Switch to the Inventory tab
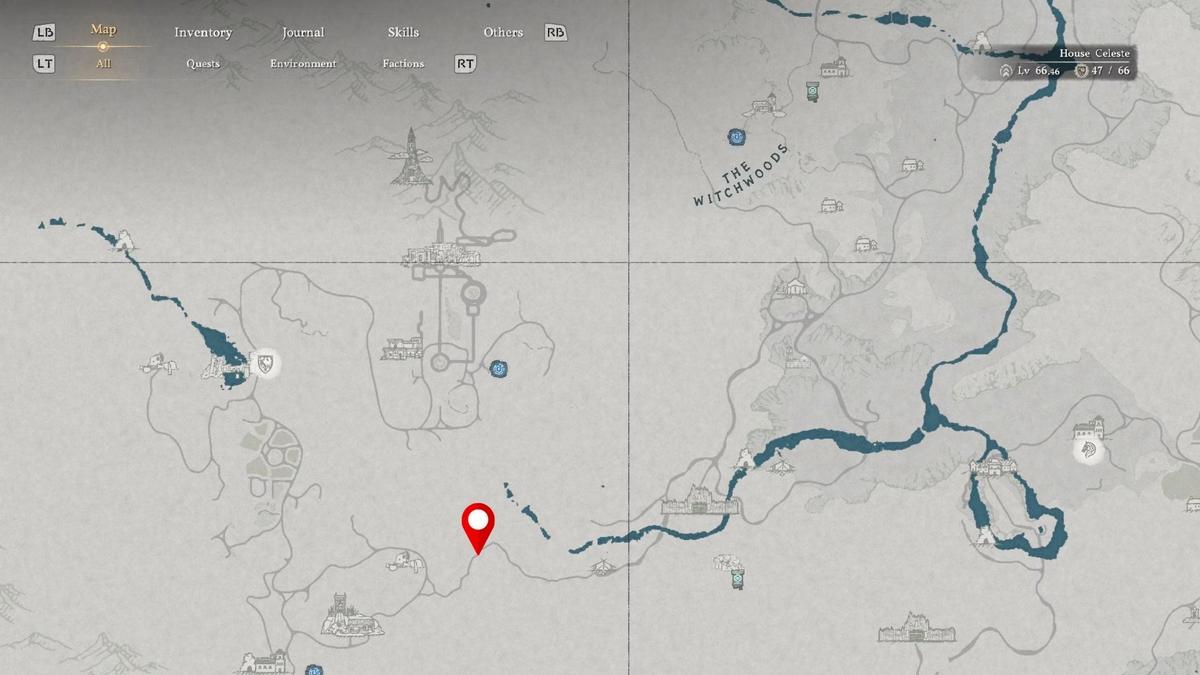Screen dimensions: 1200x675 (x=203, y=32)
